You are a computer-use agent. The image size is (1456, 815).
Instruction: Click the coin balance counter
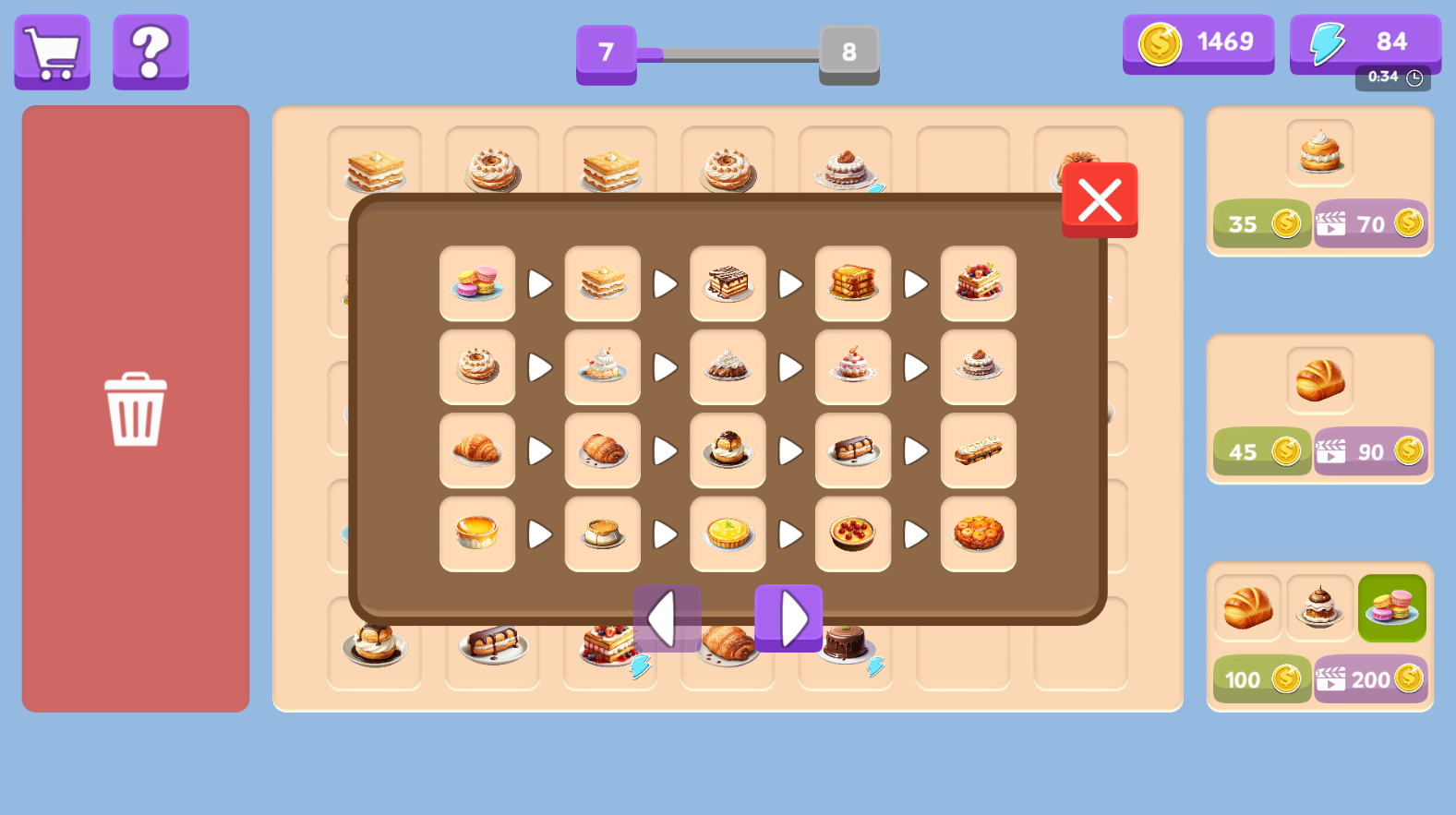[1197, 42]
